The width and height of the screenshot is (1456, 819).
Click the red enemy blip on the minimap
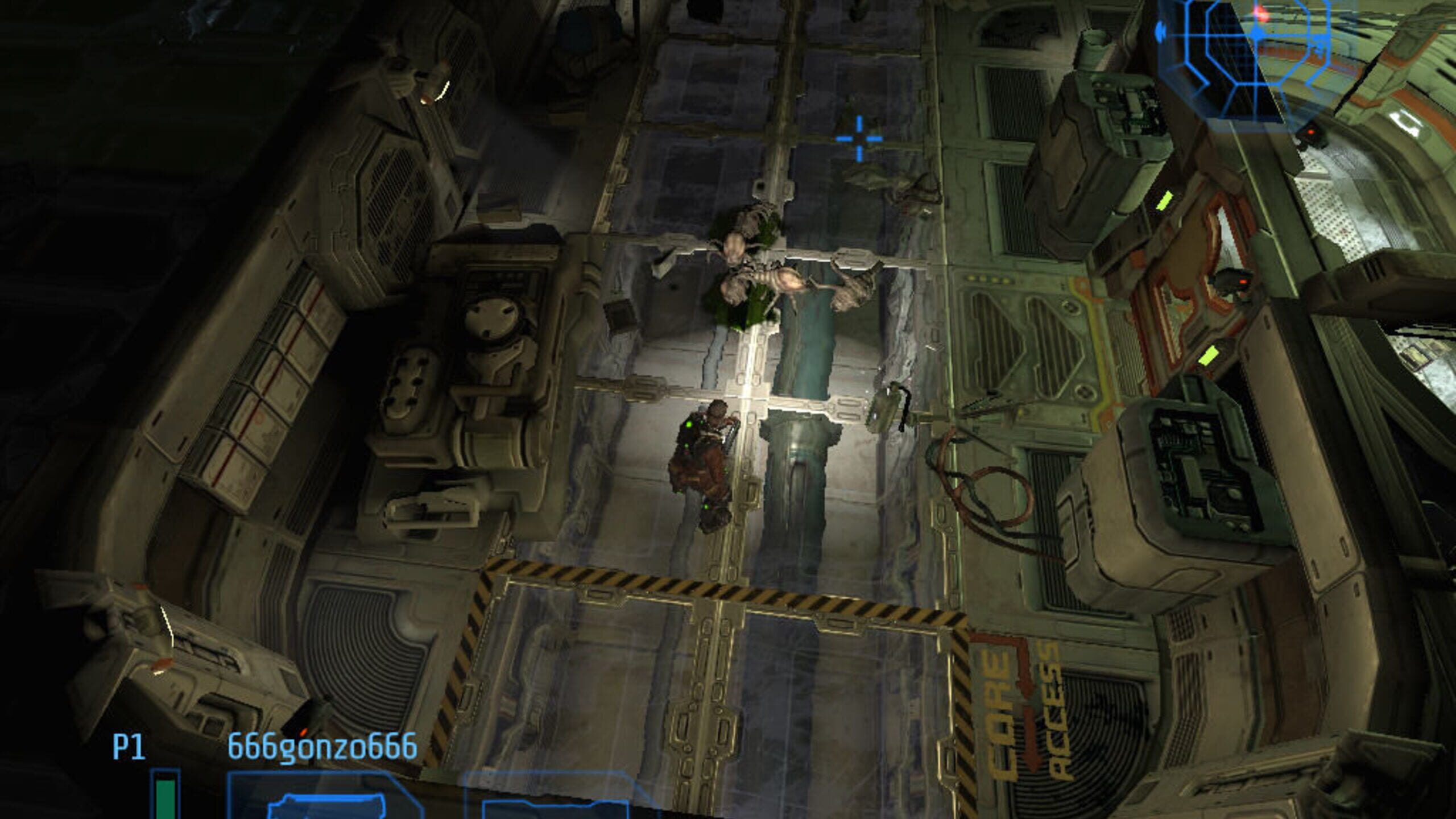click(1259, 14)
